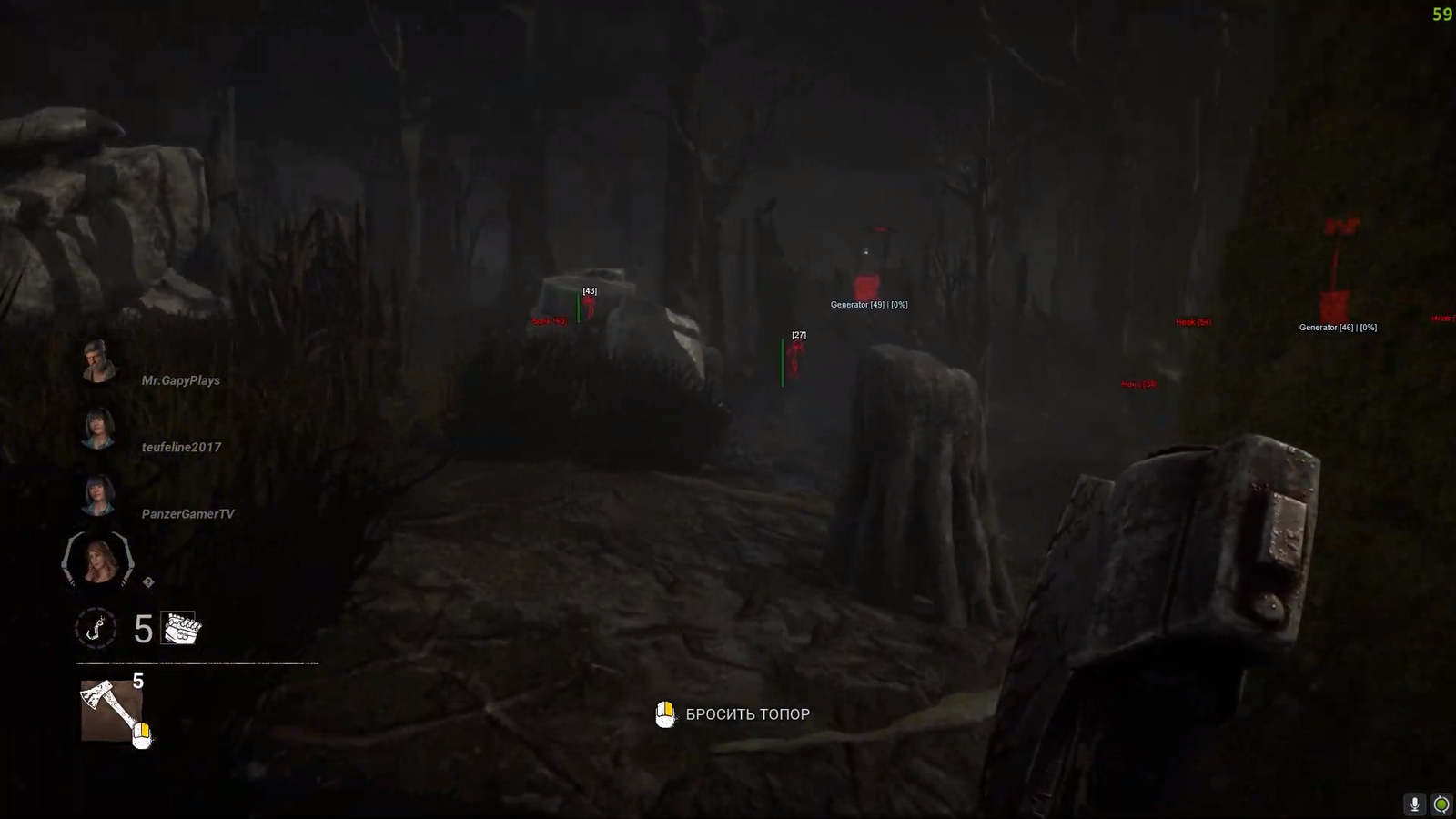Activate the hunting hatchet power icon
Screen dimensions: 1456x819
pos(111,711)
